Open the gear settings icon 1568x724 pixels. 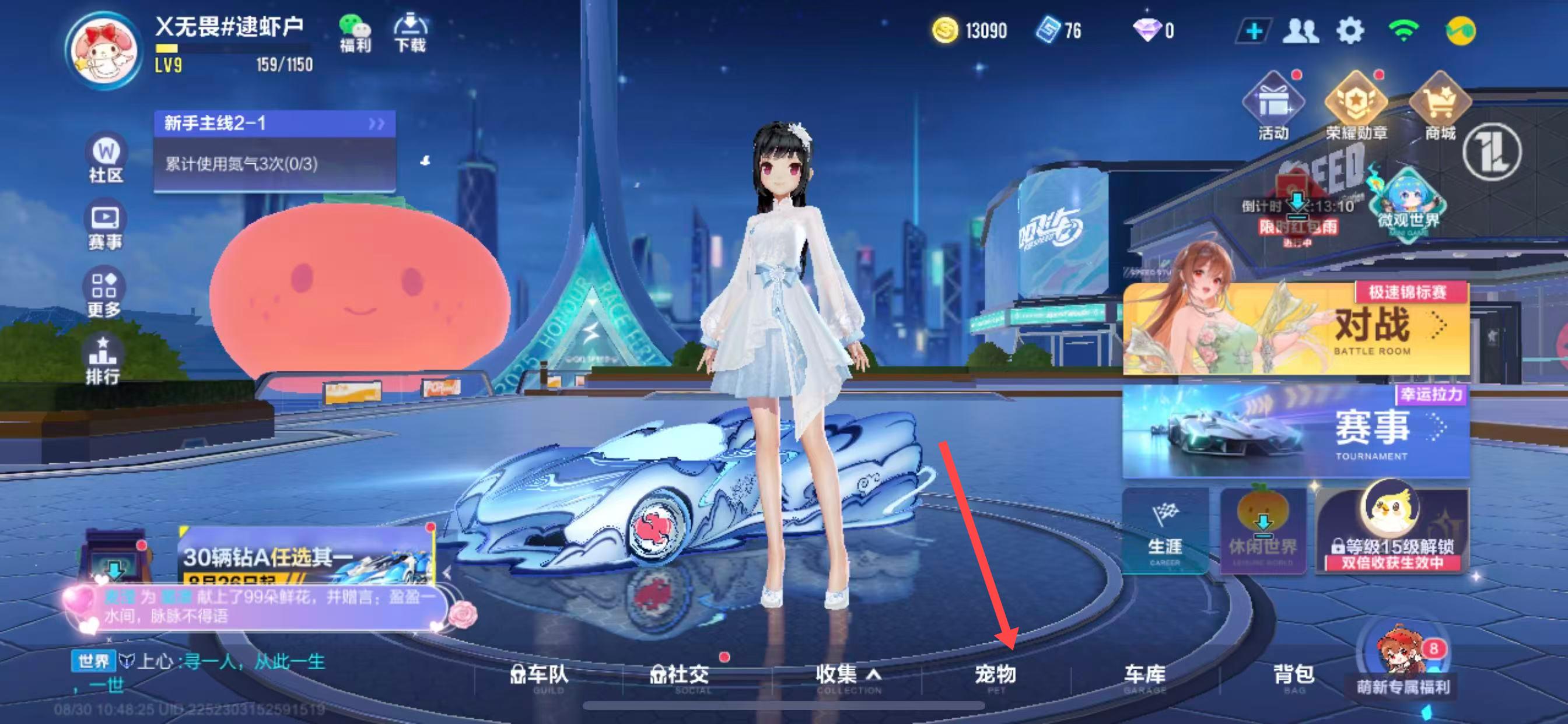point(1350,30)
